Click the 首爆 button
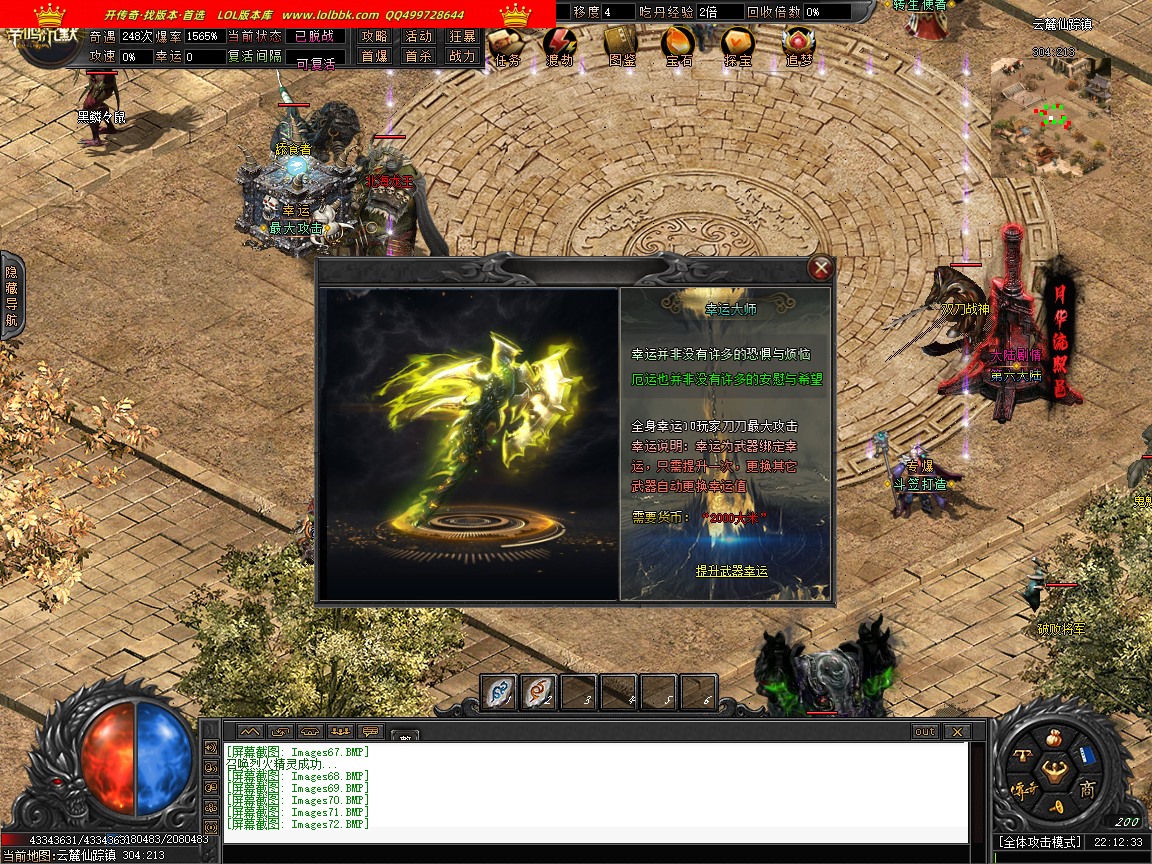The height and width of the screenshot is (864, 1152). [x=375, y=57]
